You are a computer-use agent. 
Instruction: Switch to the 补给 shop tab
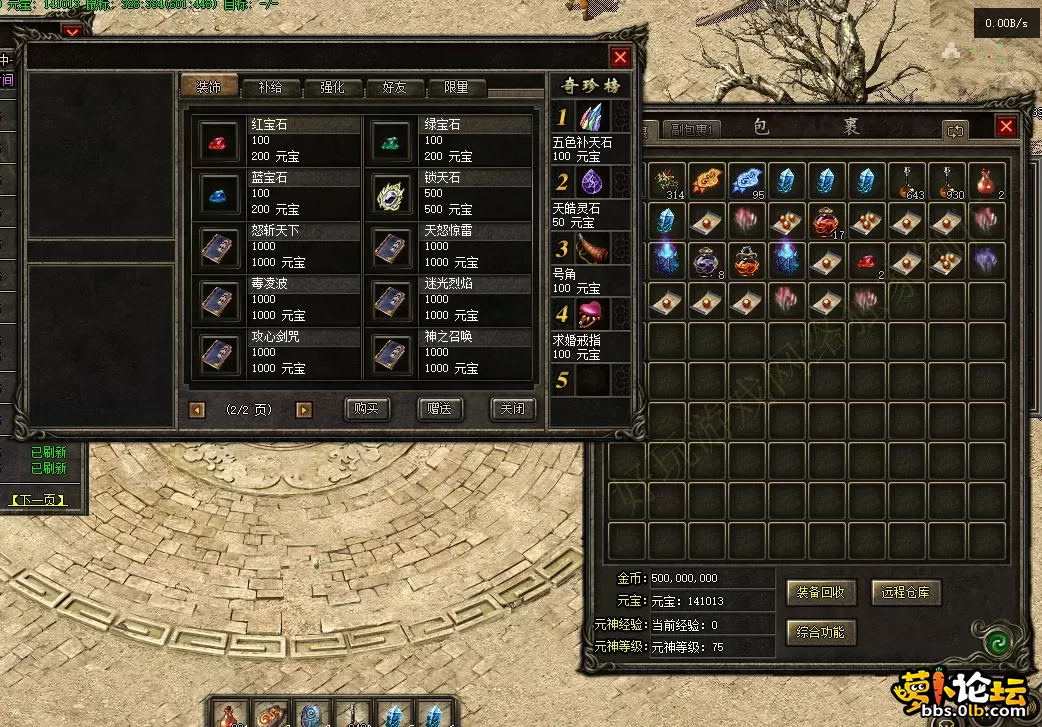coord(271,88)
